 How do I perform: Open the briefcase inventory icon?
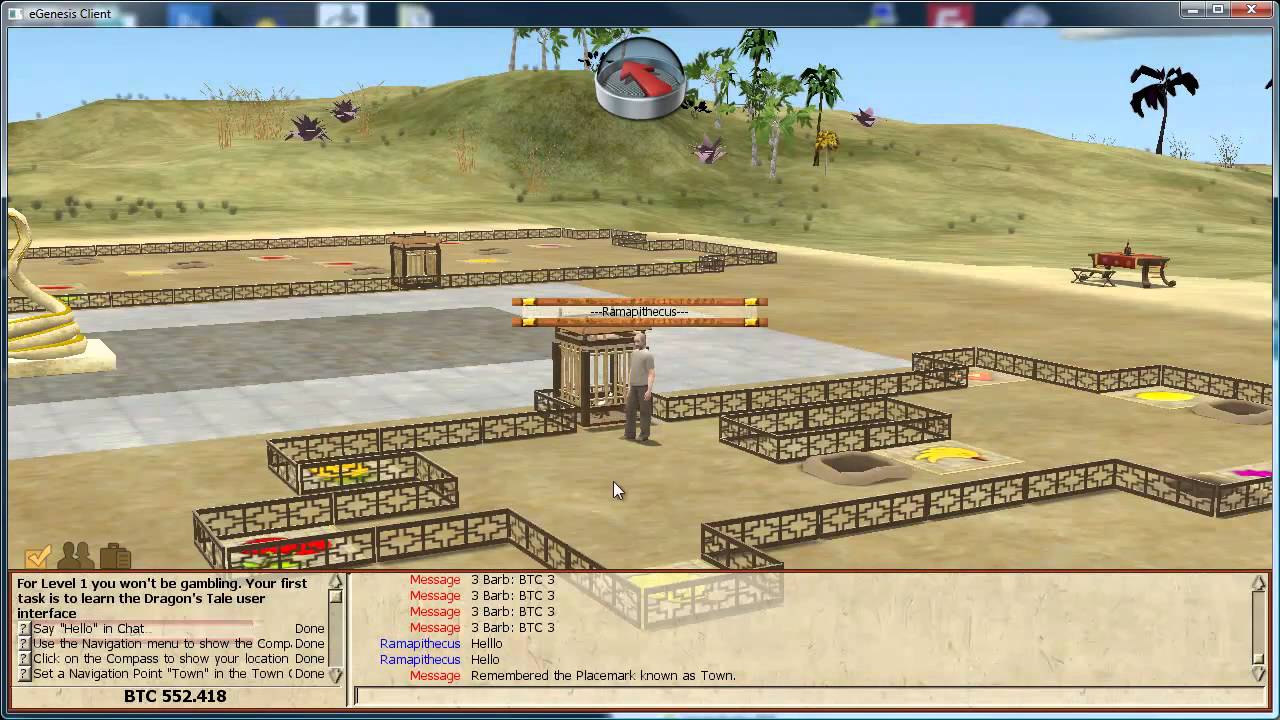point(115,556)
